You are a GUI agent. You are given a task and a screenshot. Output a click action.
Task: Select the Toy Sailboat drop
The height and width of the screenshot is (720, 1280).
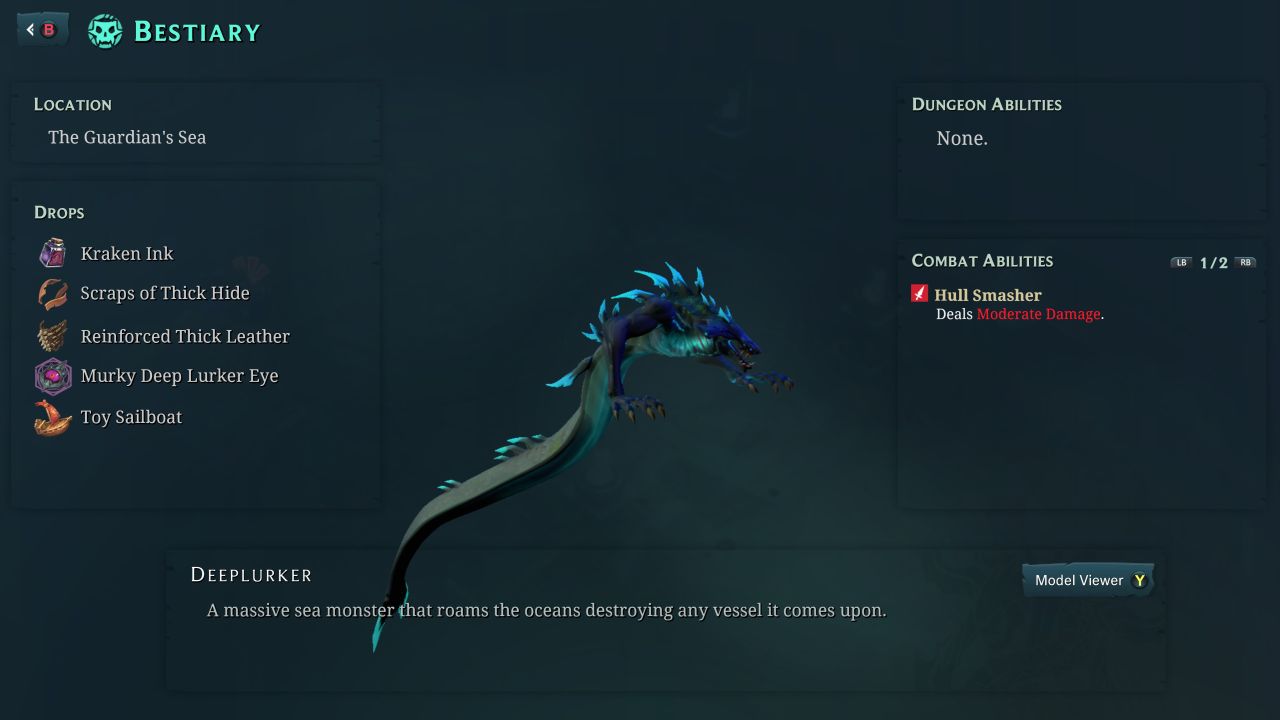click(x=131, y=417)
